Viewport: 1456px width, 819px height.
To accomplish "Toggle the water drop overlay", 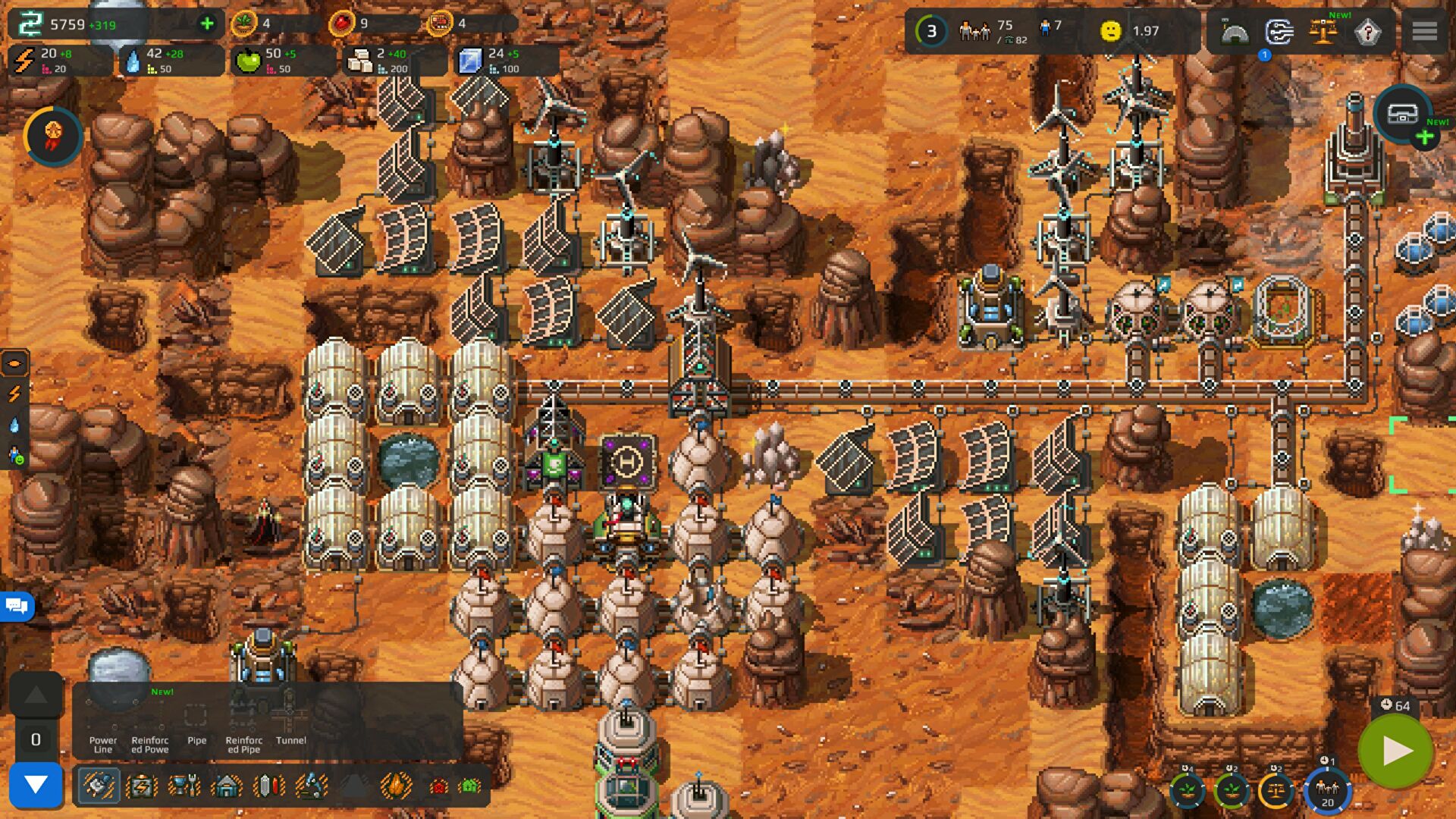I will pos(14,425).
